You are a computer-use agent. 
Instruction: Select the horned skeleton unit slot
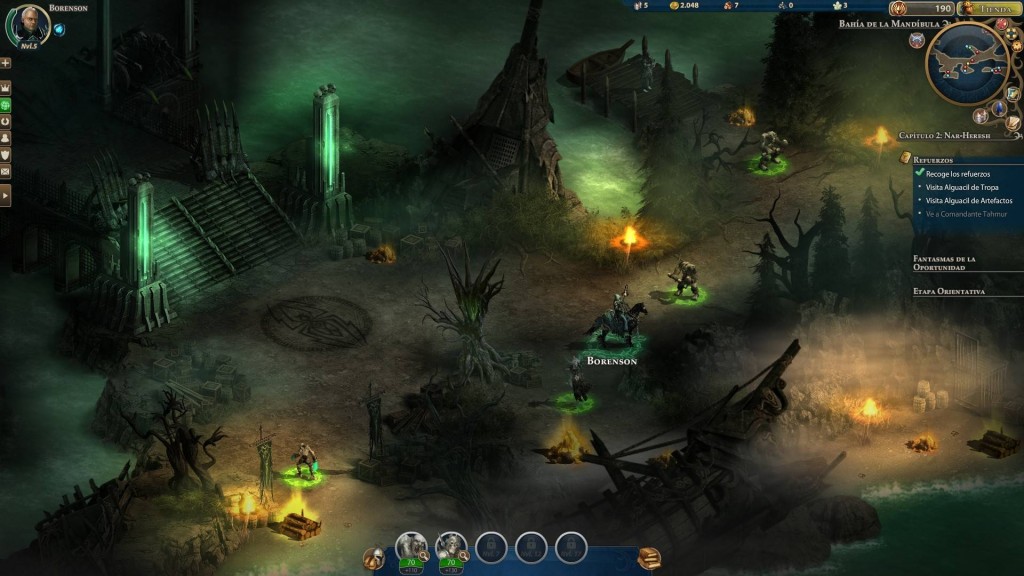(451, 547)
